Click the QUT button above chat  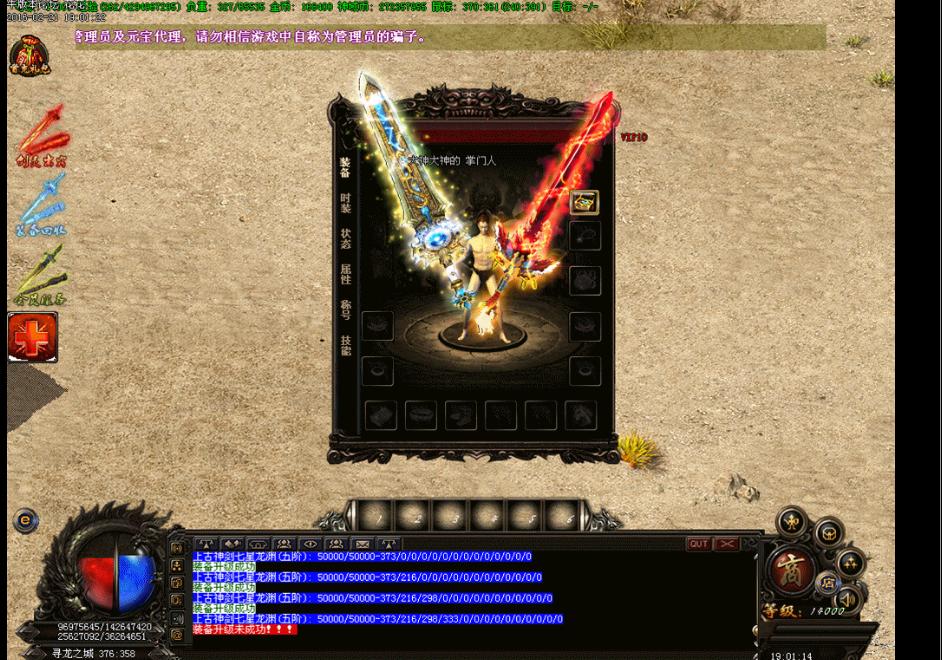tap(698, 544)
